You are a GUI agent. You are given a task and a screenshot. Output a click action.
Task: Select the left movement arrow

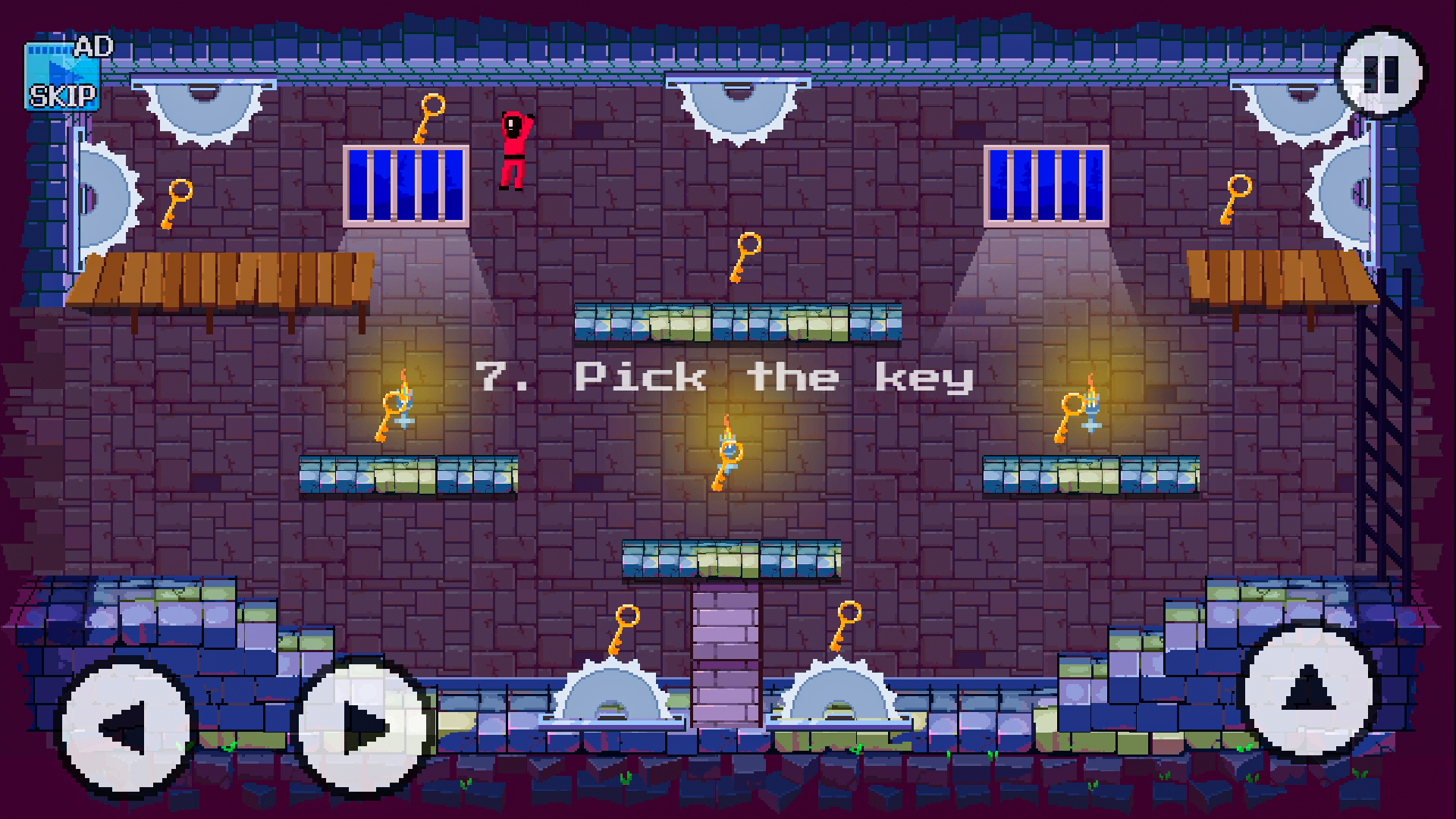pos(125,724)
